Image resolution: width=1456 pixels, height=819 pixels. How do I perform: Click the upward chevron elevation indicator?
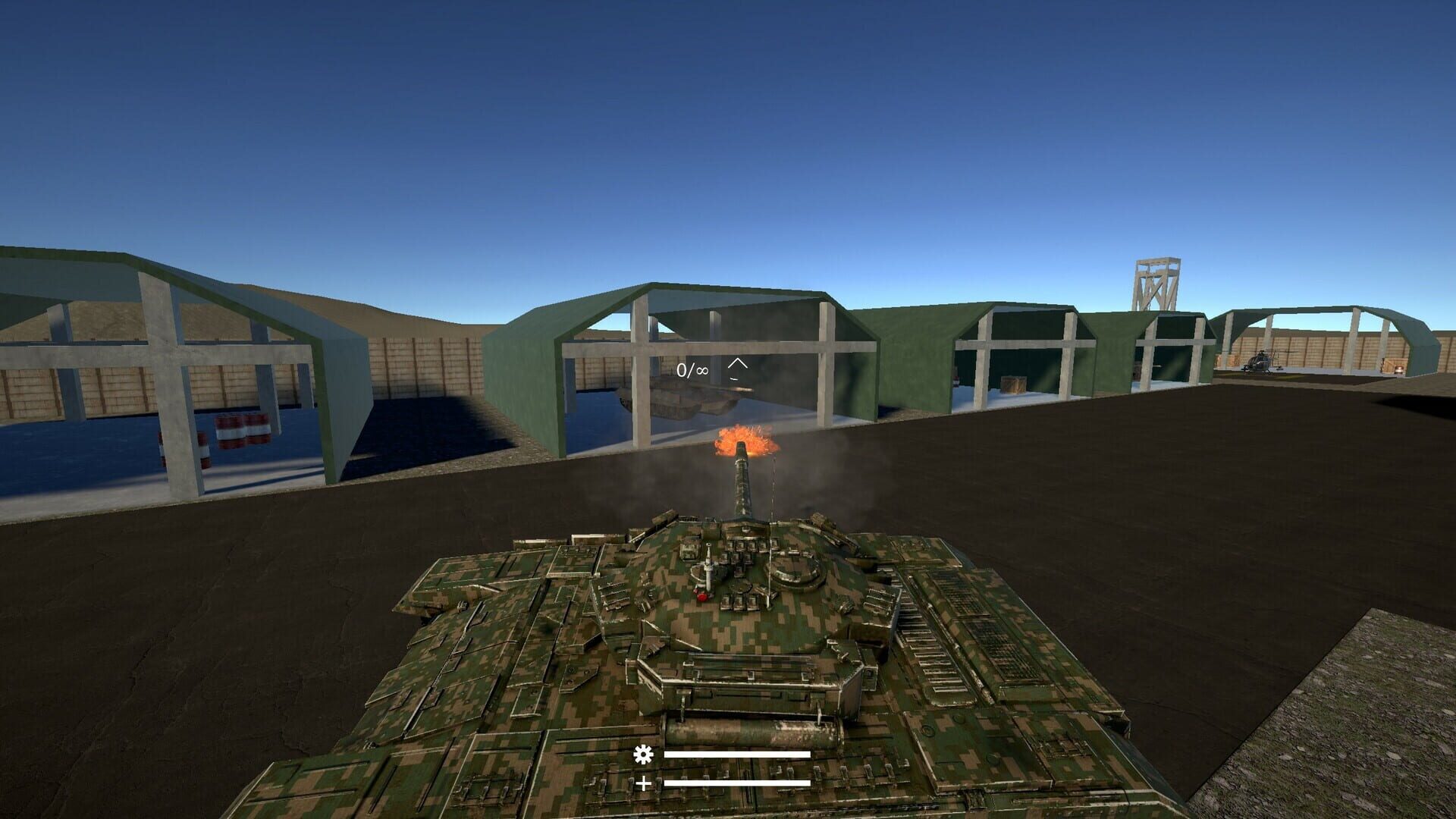click(738, 363)
